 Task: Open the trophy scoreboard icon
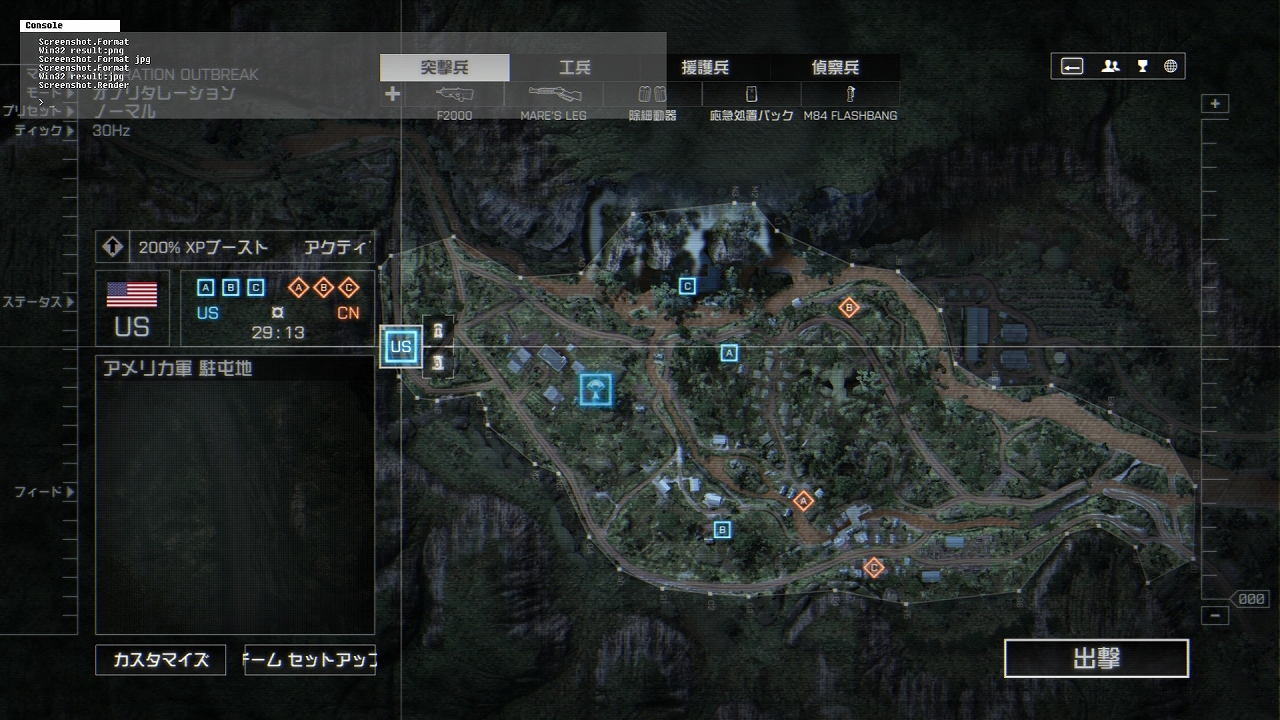(x=1142, y=67)
